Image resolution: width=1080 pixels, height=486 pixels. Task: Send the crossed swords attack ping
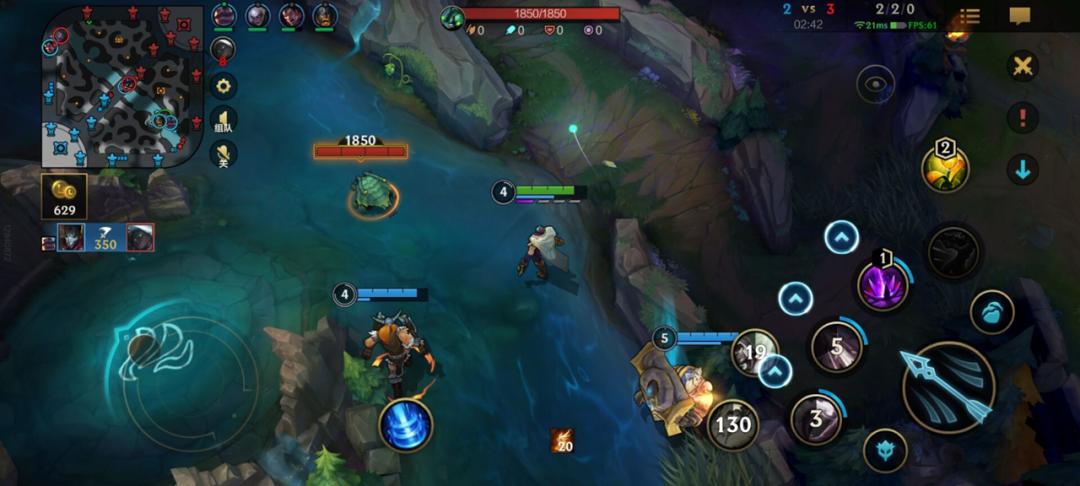(1022, 67)
